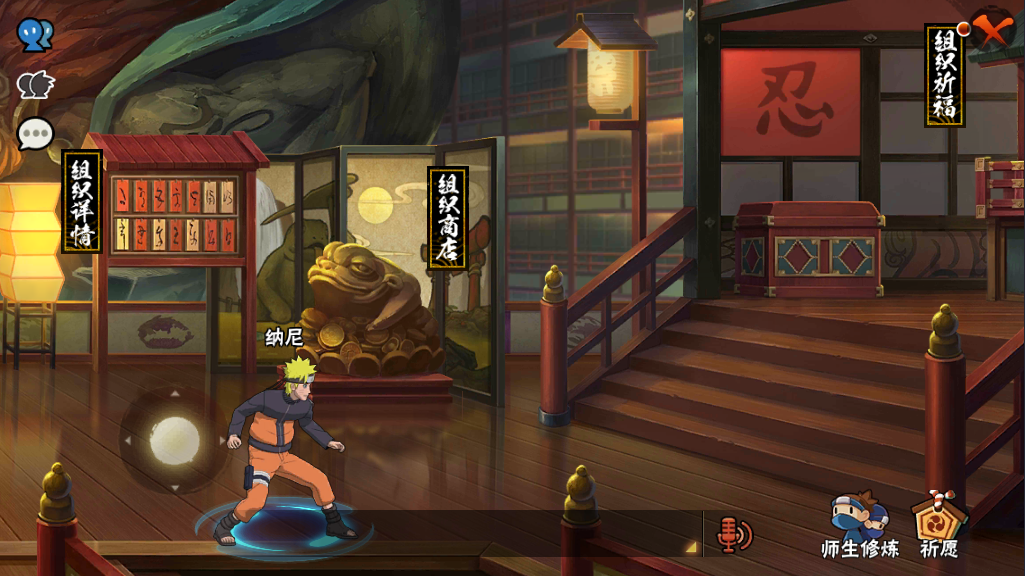Tap the red microphone voice button
Image resolution: width=1025 pixels, height=576 pixels.
click(733, 535)
